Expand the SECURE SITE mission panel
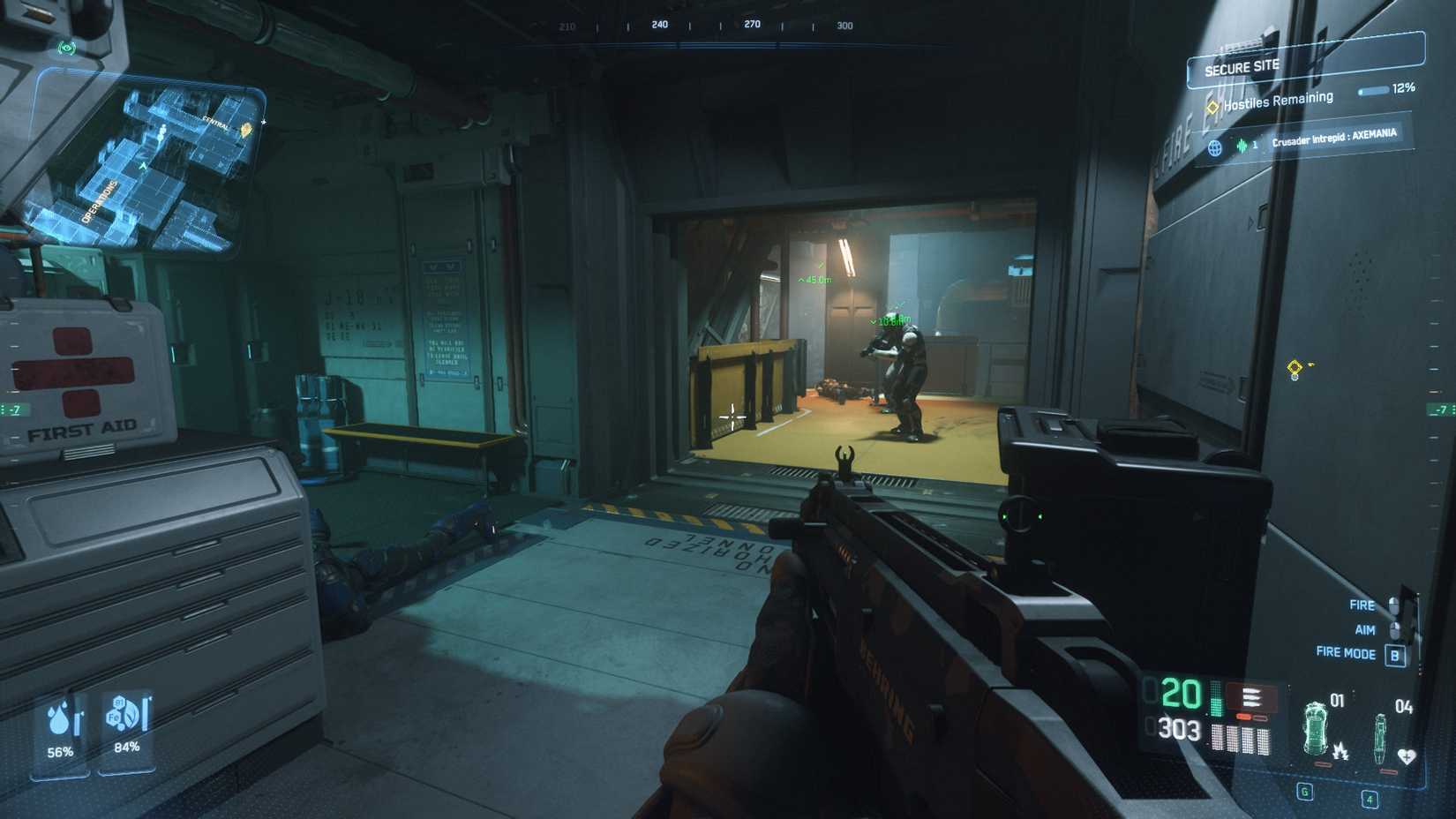The height and width of the screenshot is (819, 1456). coord(1242,67)
